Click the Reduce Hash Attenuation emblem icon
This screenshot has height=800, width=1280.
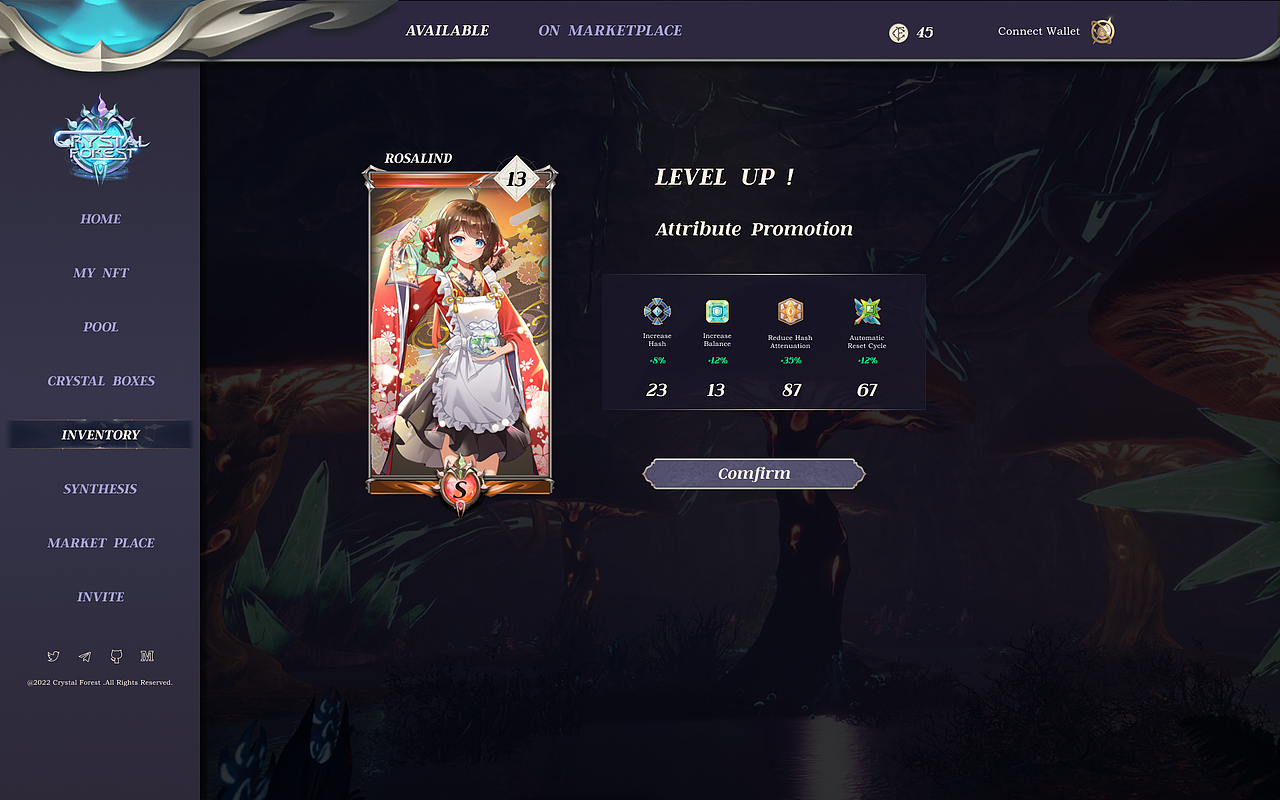click(x=790, y=310)
